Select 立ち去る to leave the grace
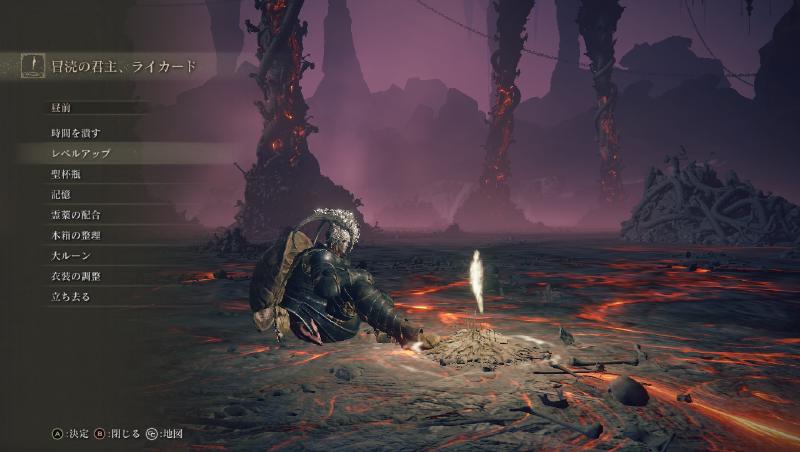Screen dimensions: 800x452 [x=71, y=297]
